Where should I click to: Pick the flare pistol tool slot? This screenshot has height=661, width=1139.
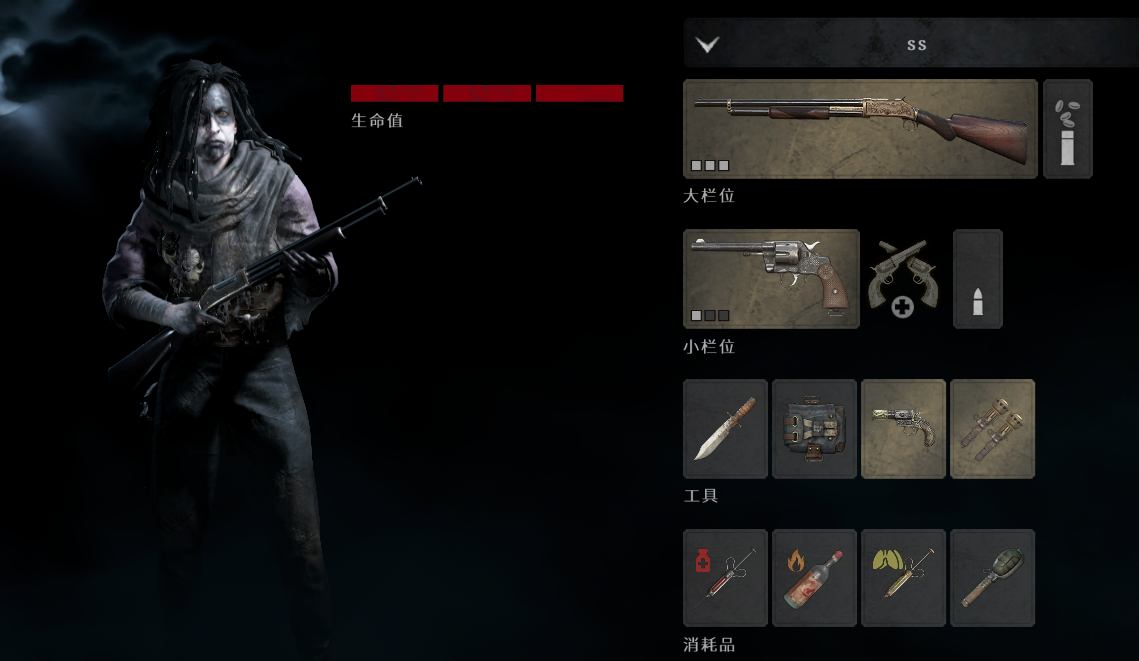pos(903,429)
